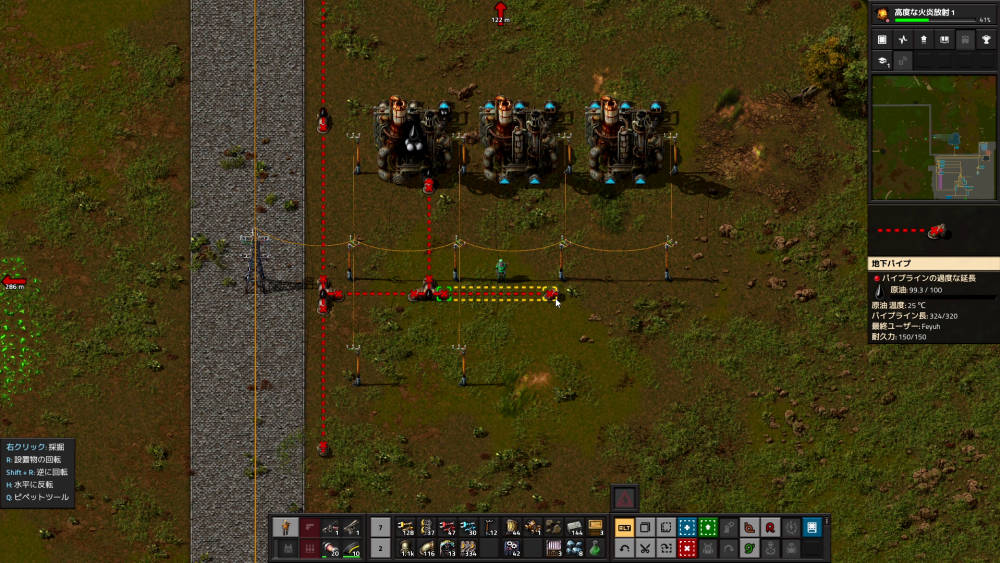This screenshot has width=1000, height=563.
Task: Pick the green flask hotbar slot
Action: tap(595, 548)
